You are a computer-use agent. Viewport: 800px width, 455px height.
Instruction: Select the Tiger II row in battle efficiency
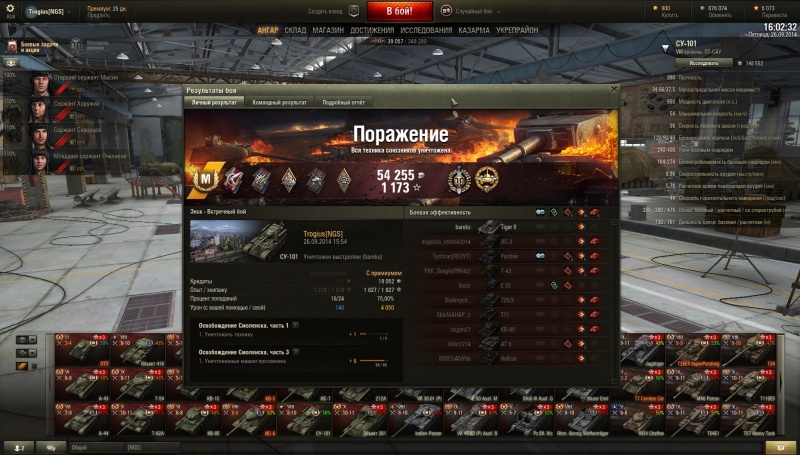(x=503, y=227)
